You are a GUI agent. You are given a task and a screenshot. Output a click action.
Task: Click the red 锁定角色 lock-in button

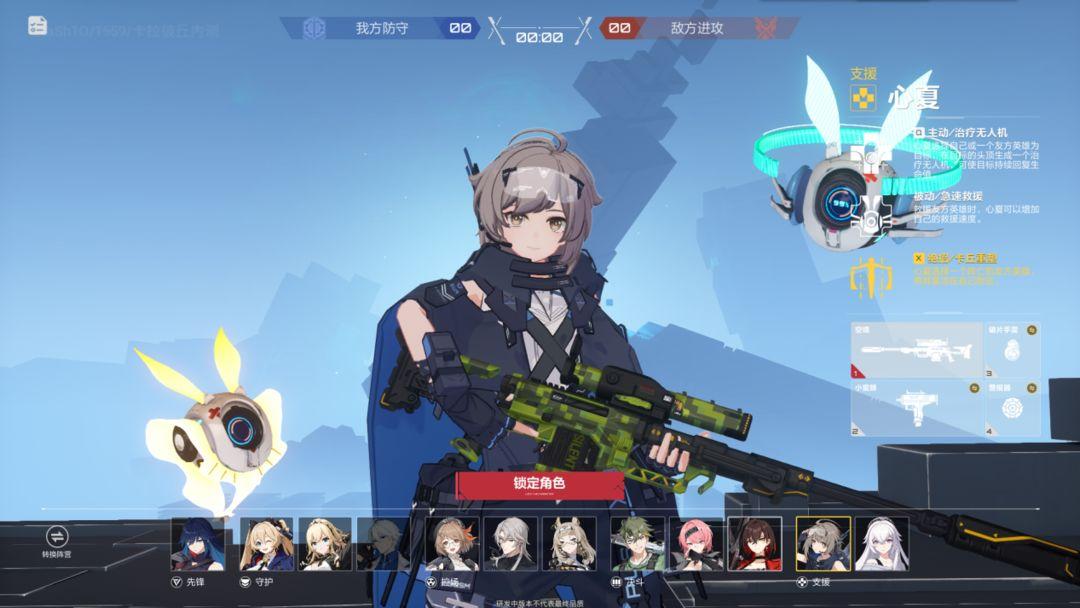point(540,484)
